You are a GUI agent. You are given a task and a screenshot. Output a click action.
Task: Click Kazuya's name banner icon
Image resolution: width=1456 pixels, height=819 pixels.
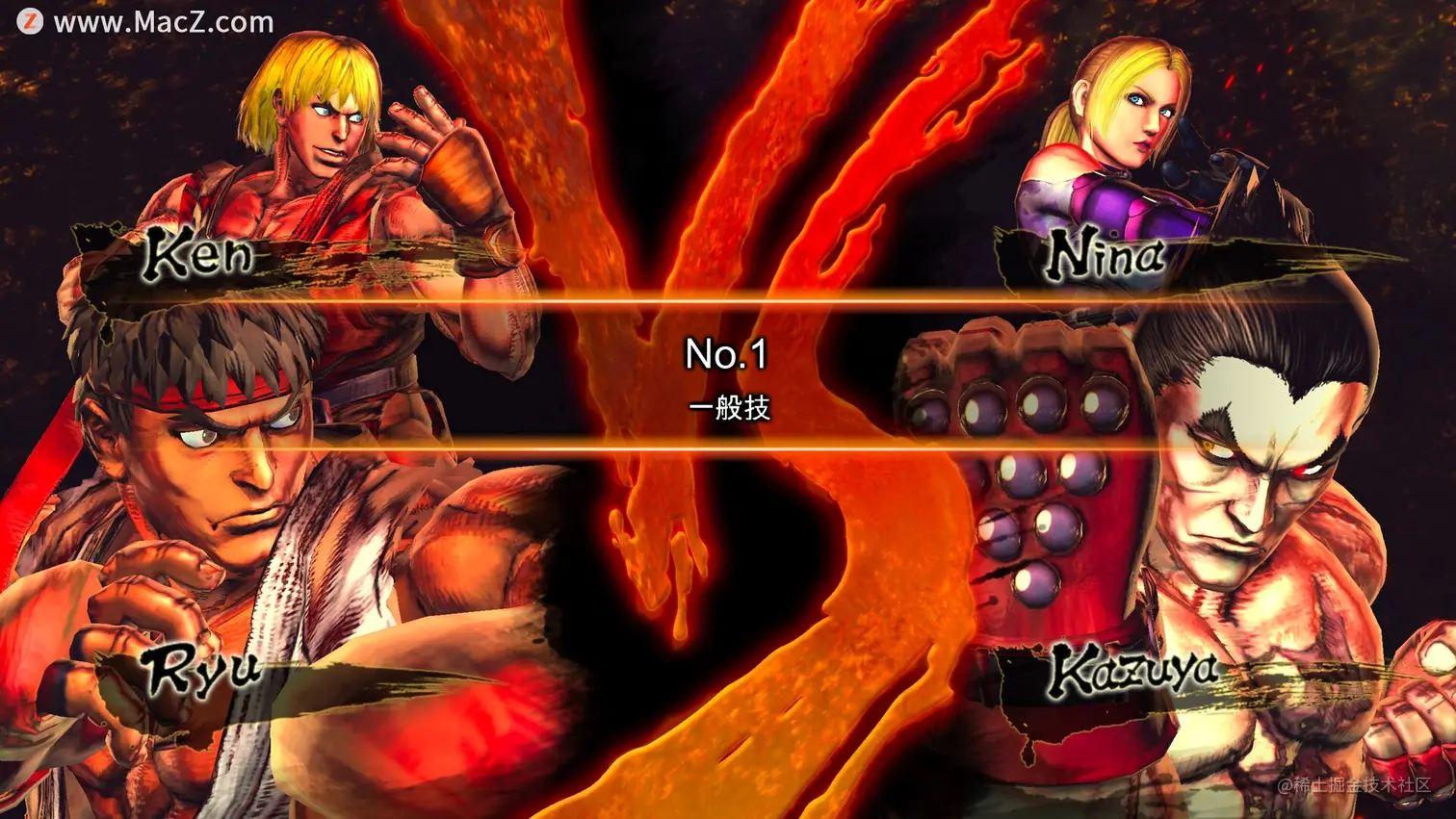coord(1136,674)
